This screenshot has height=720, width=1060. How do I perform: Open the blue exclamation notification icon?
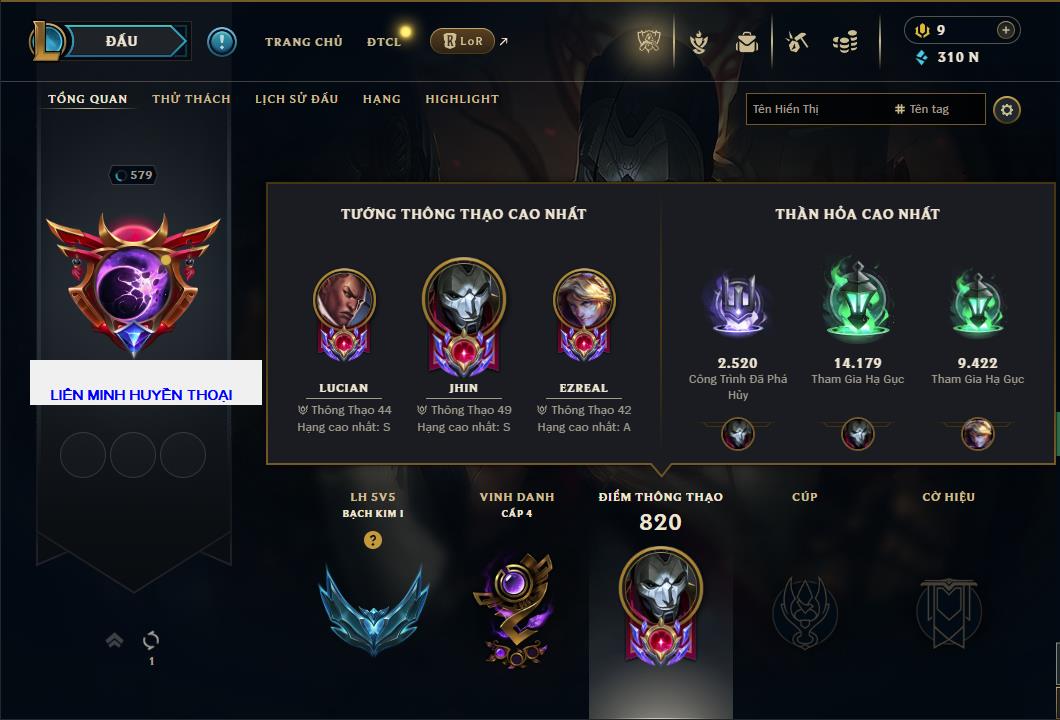click(221, 41)
